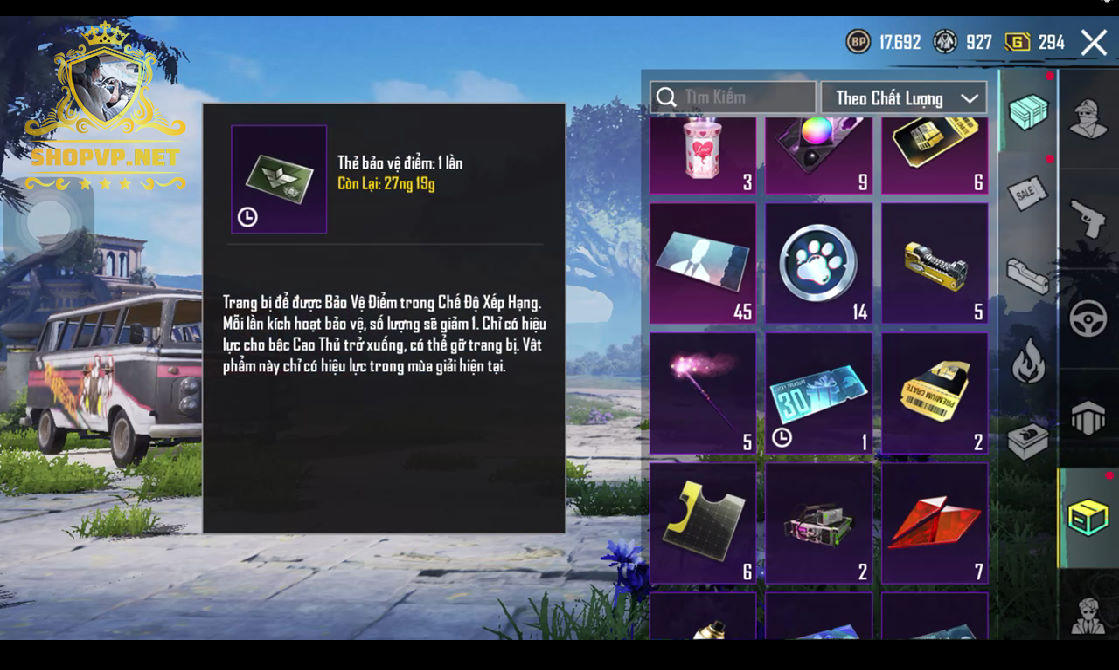Select the flame icon sub-category

pyautogui.click(x=1027, y=360)
